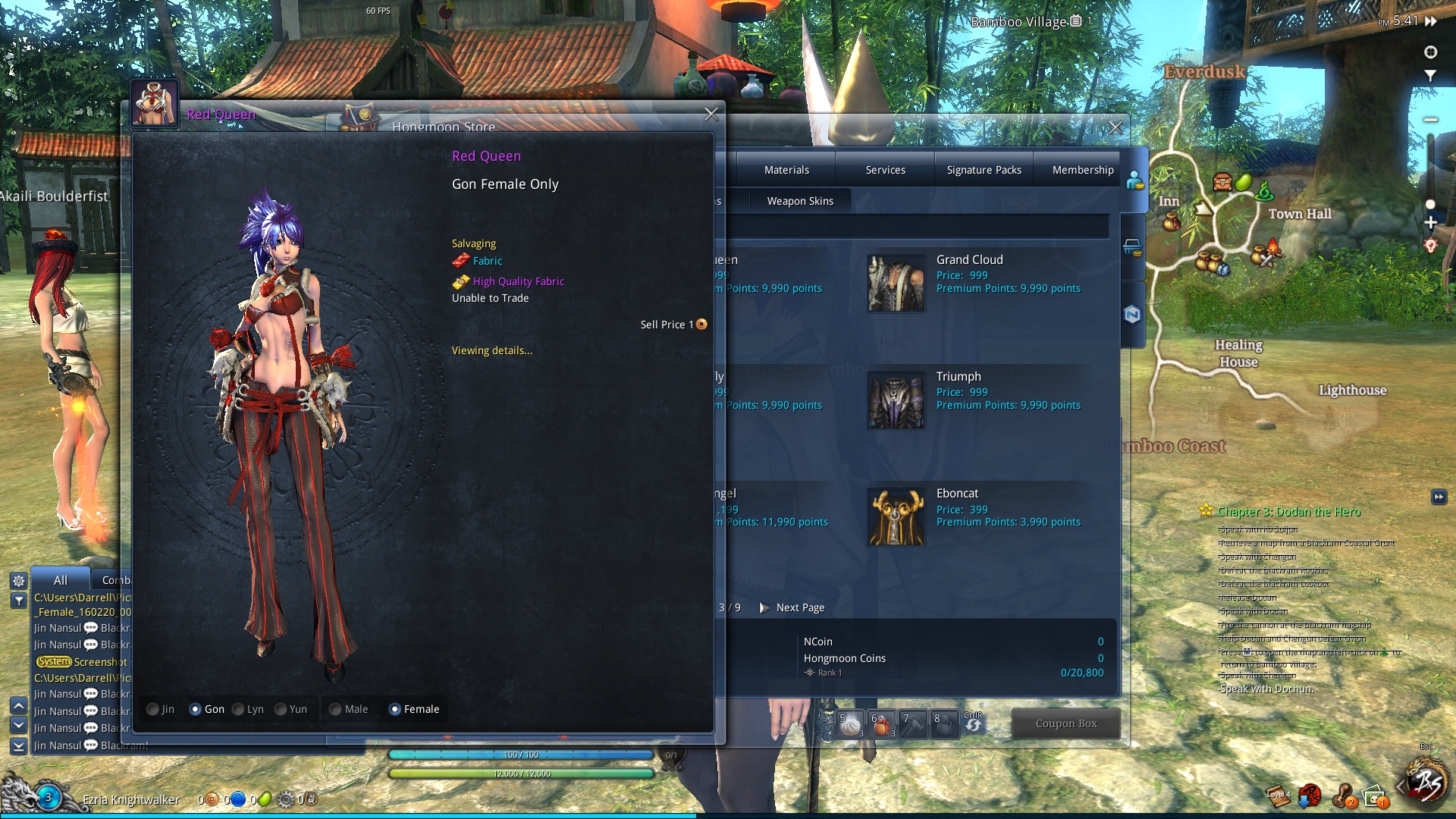Close the Red Queen preview window
The width and height of the screenshot is (1456, 819).
pyautogui.click(x=711, y=115)
